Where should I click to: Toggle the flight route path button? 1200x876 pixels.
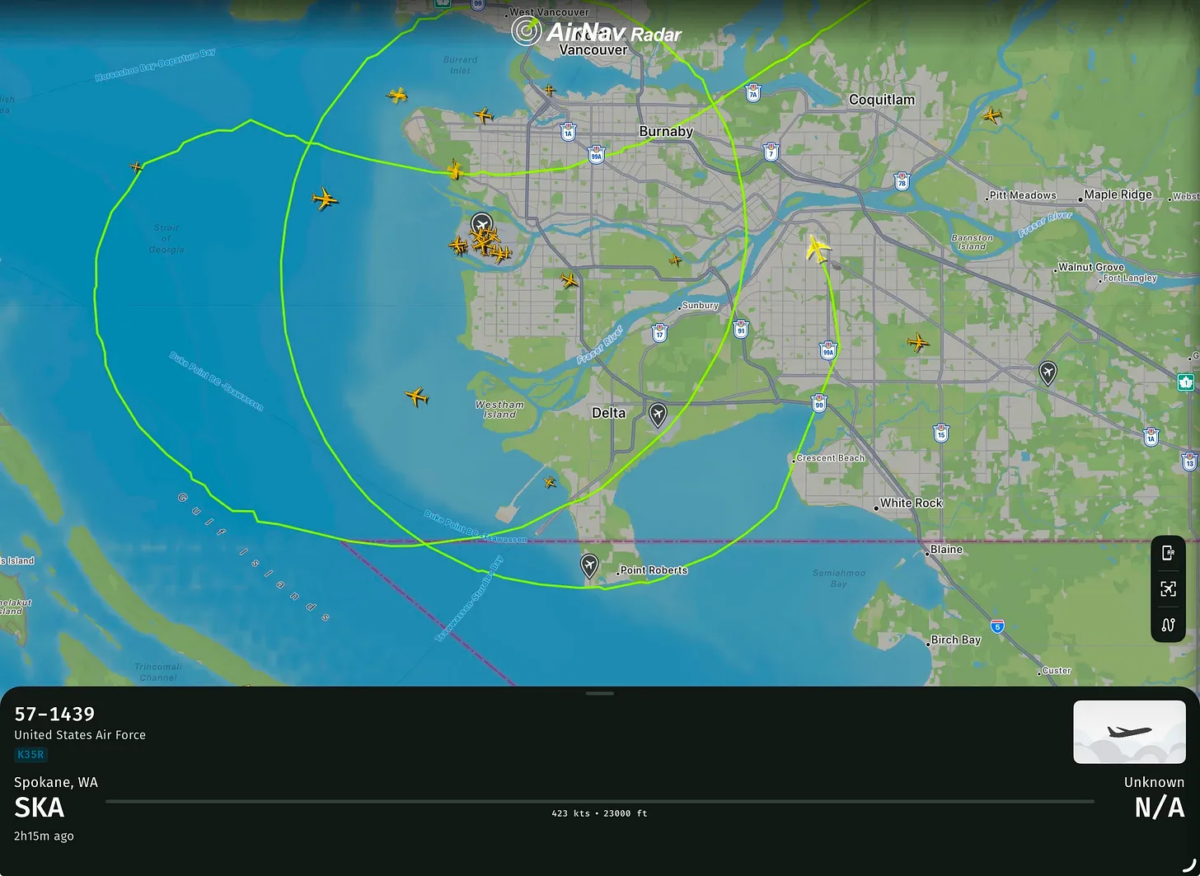point(1168,625)
